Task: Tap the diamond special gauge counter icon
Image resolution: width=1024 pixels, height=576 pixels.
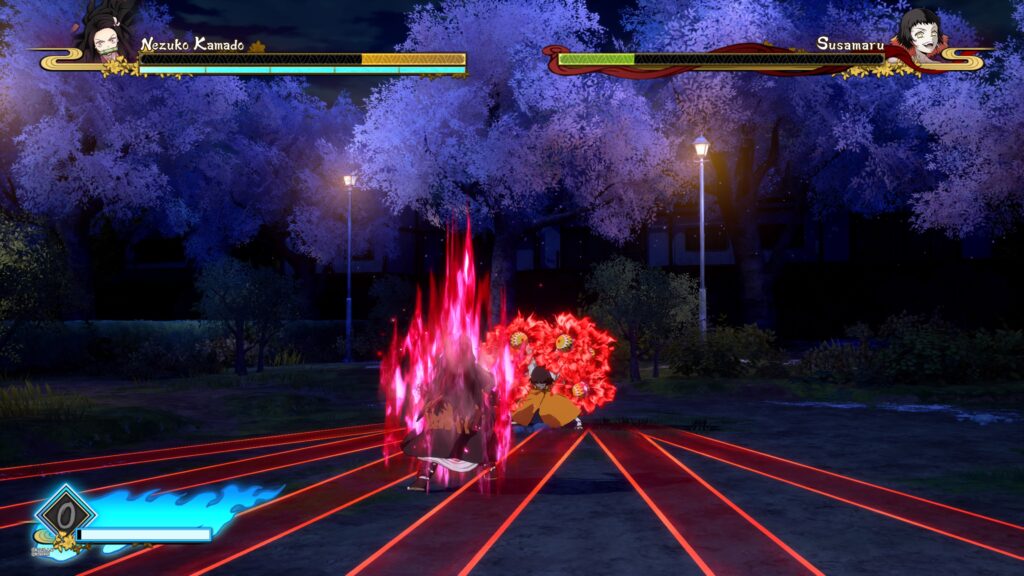Action: (x=65, y=514)
